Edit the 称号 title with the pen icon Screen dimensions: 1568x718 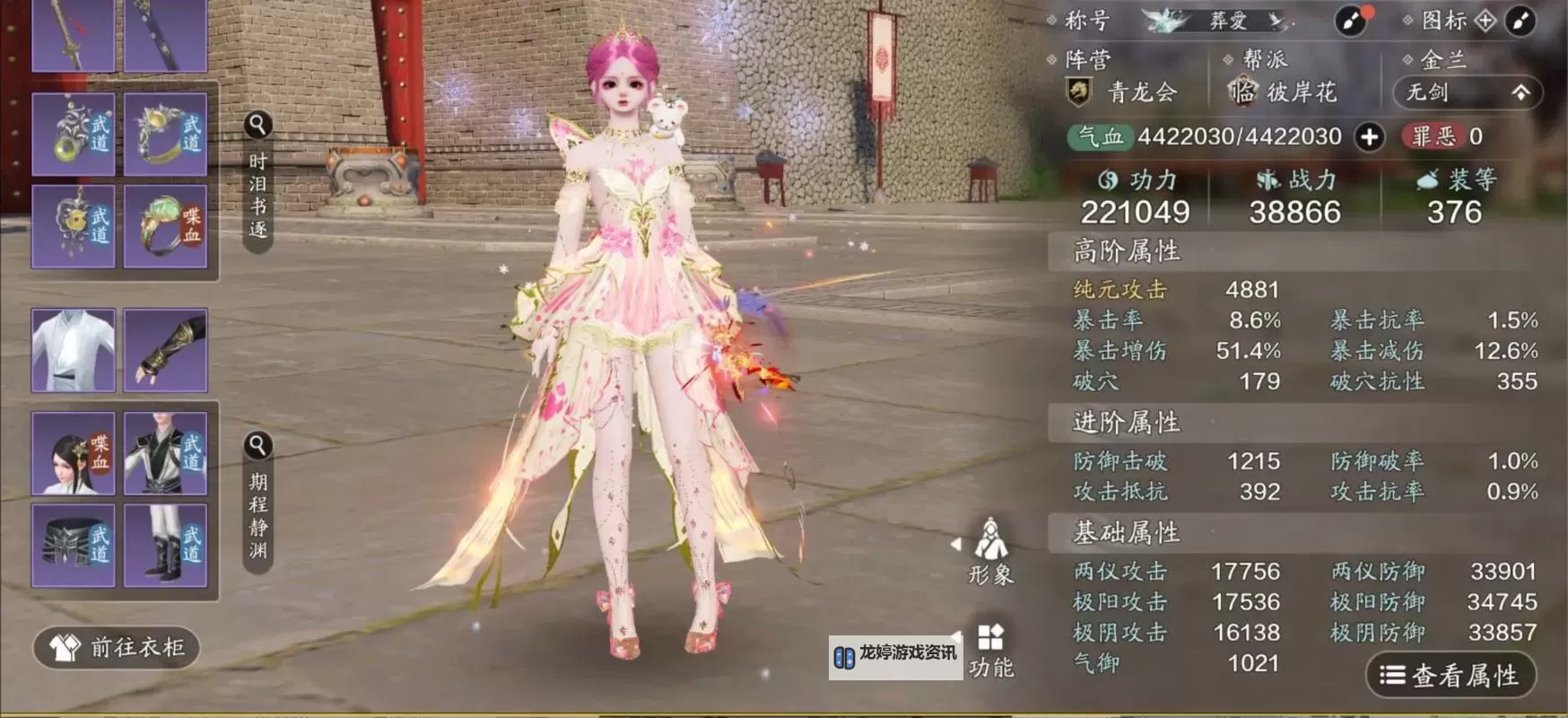(x=1350, y=21)
